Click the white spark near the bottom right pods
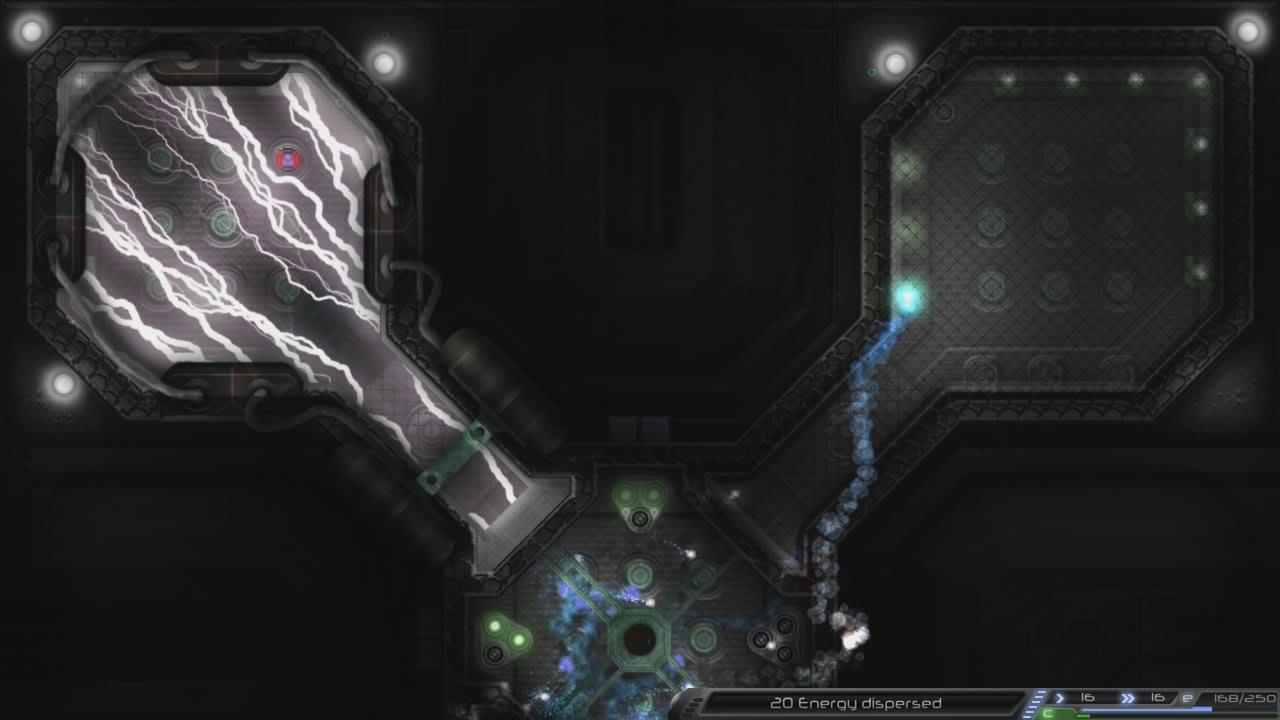This screenshot has width=1280, height=720. [771, 643]
